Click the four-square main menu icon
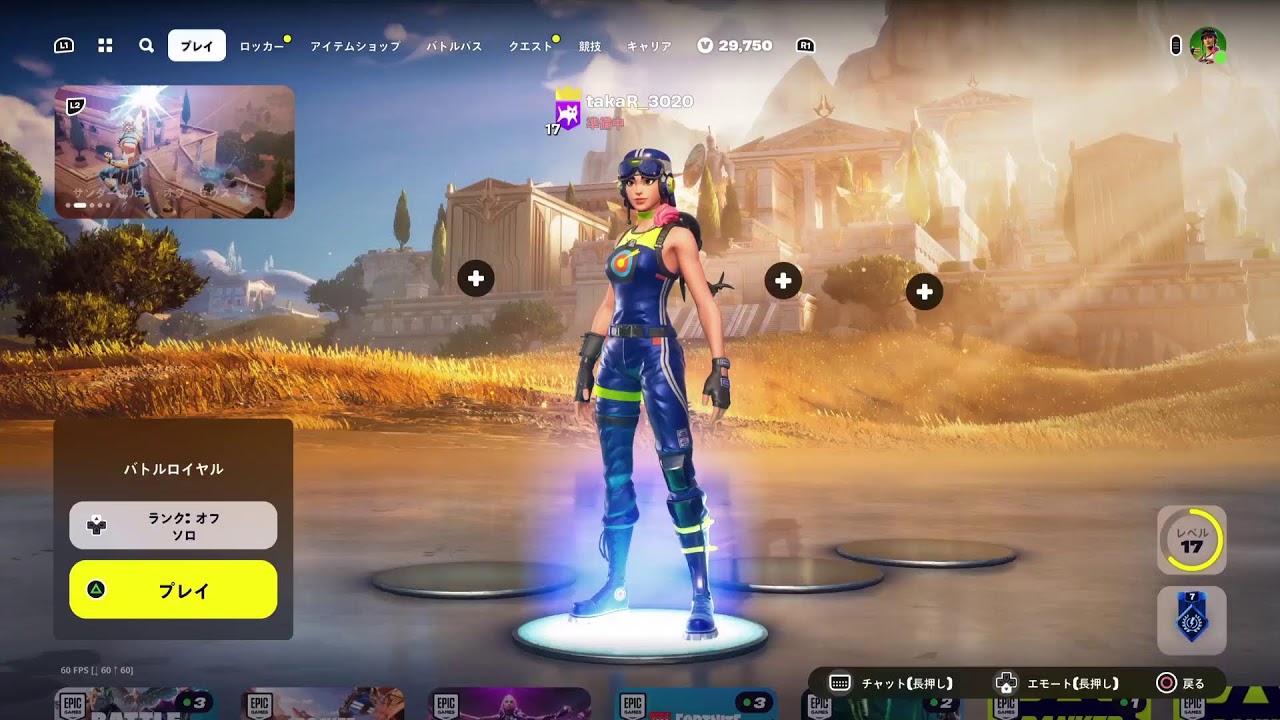Image resolution: width=1280 pixels, height=720 pixels. (105, 45)
